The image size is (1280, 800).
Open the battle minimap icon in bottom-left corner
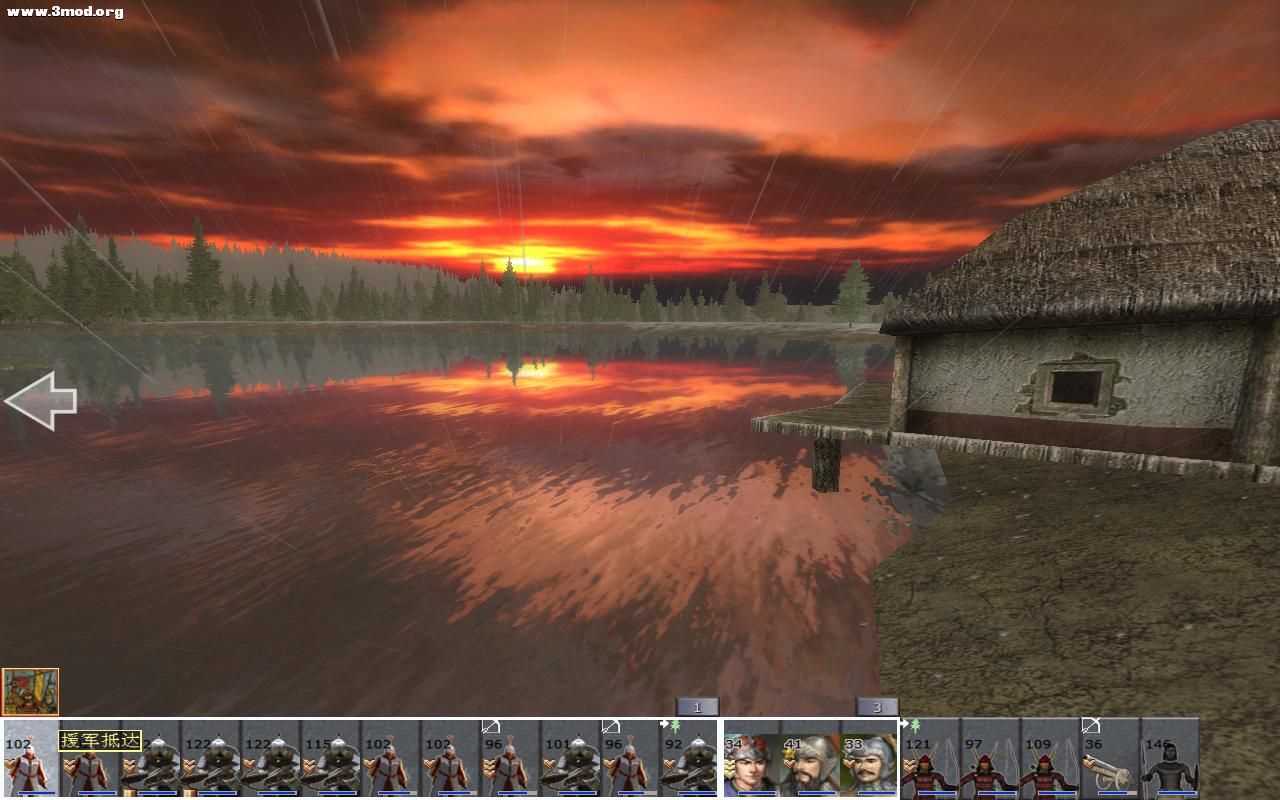(x=30, y=688)
